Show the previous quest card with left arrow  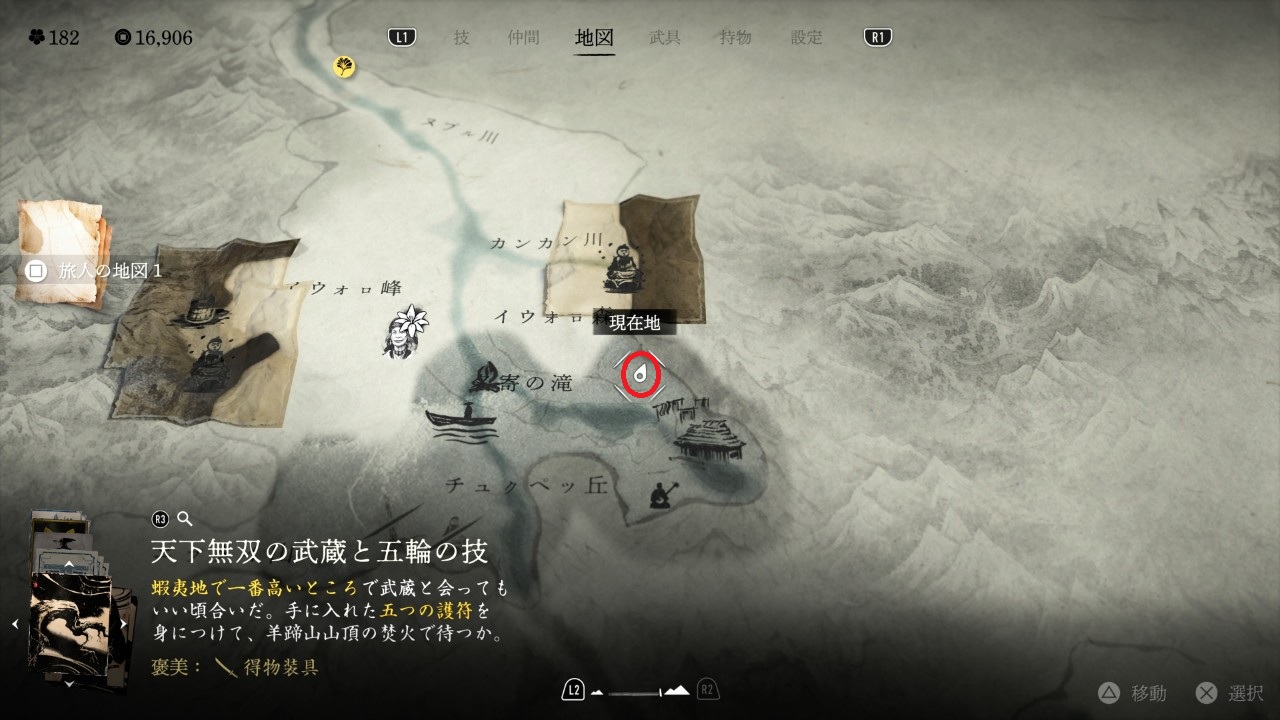point(15,624)
